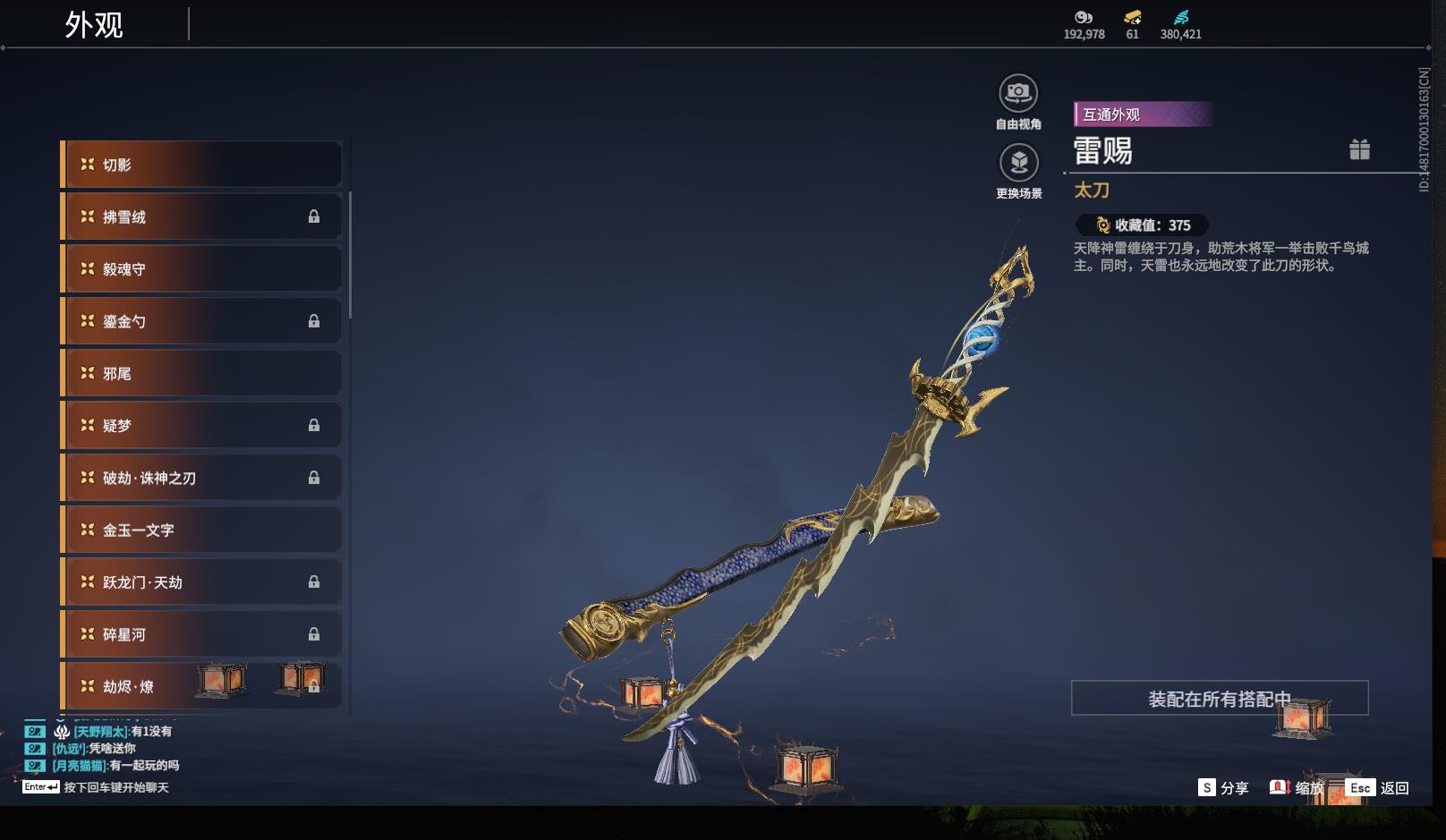This screenshot has width=1446, height=840.
Task: Pick the 金玉一文字 skin
Action: pos(201,530)
